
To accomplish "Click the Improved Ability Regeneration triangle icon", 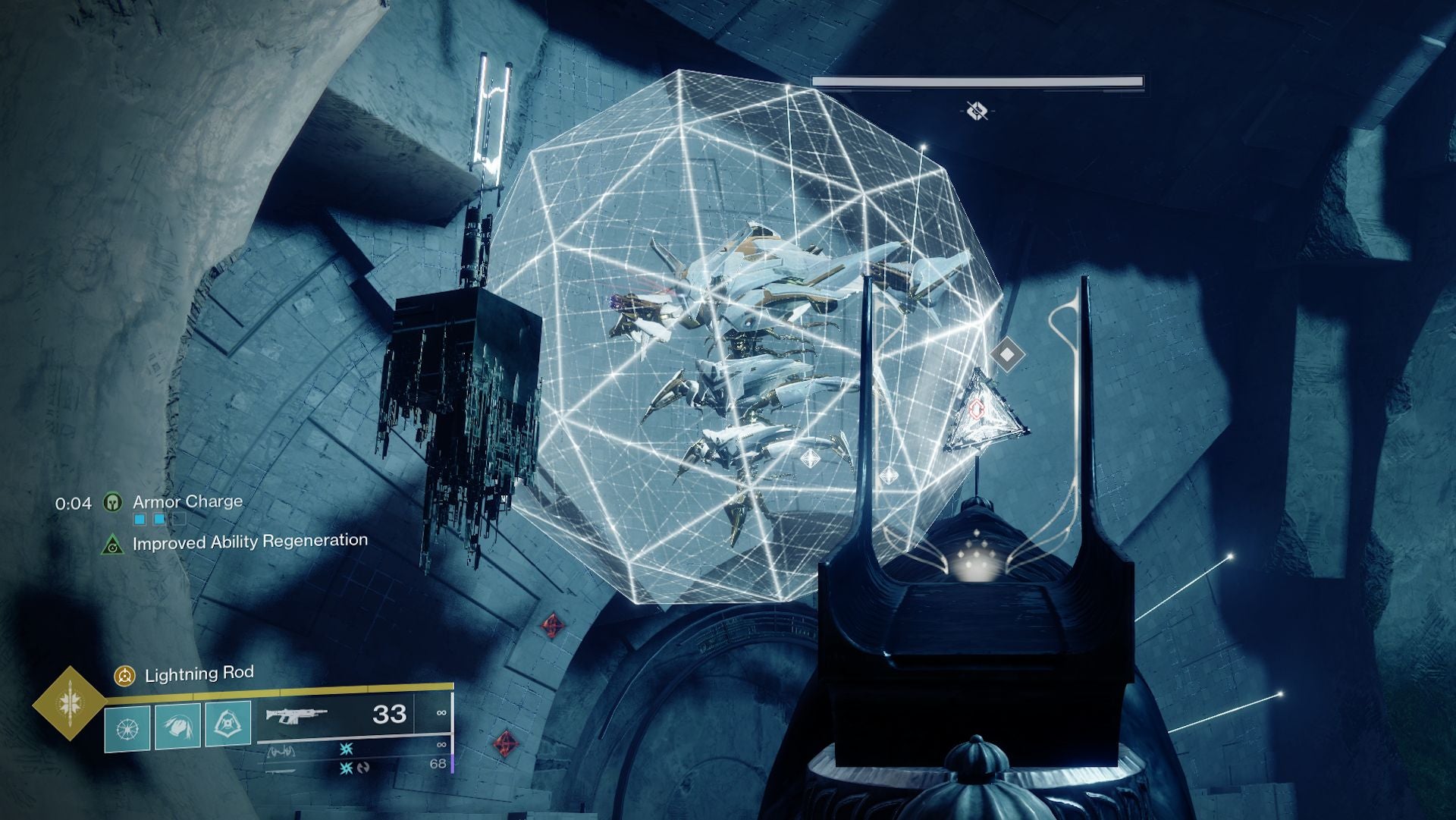I will click(x=112, y=543).
